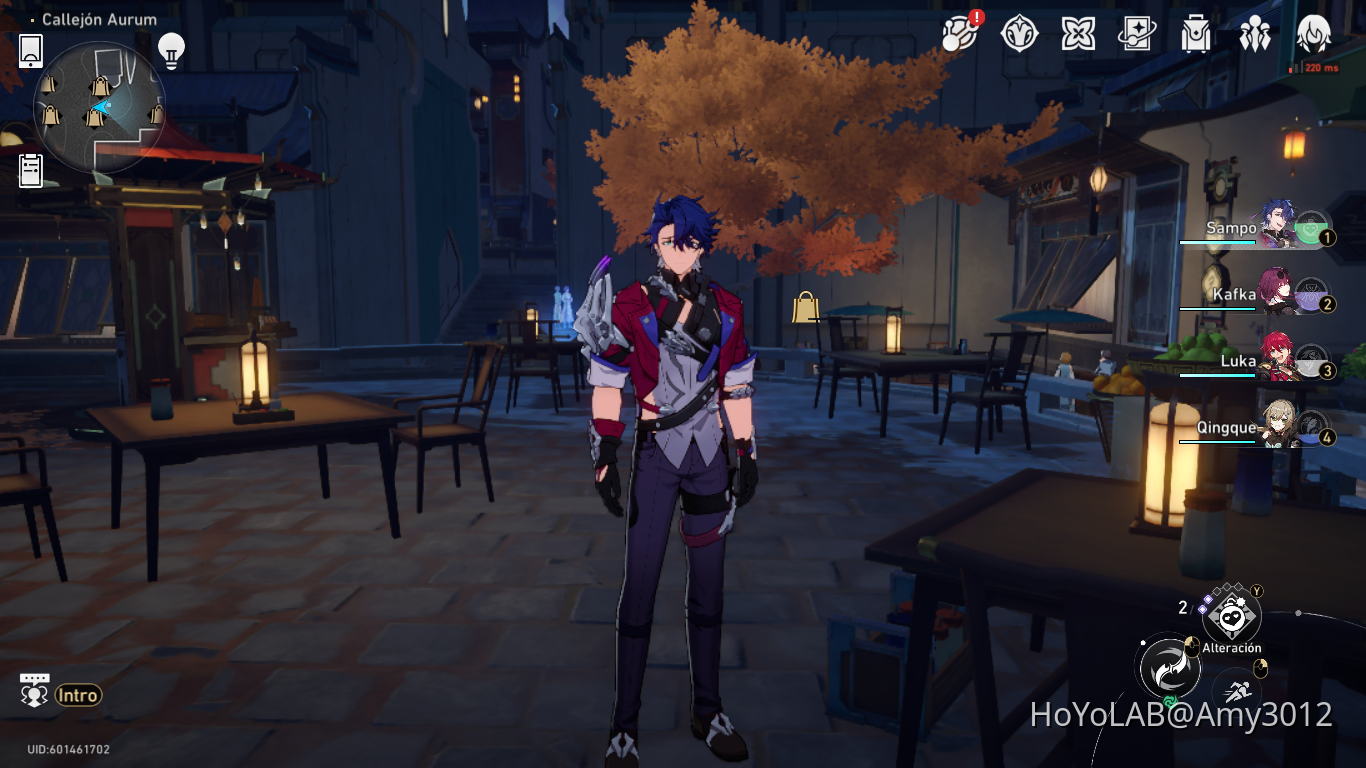This screenshot has width=1366, height=768.
Task: Open the guide menu with red alert badge
Action: pyautogui.click(x=958, y=33)
